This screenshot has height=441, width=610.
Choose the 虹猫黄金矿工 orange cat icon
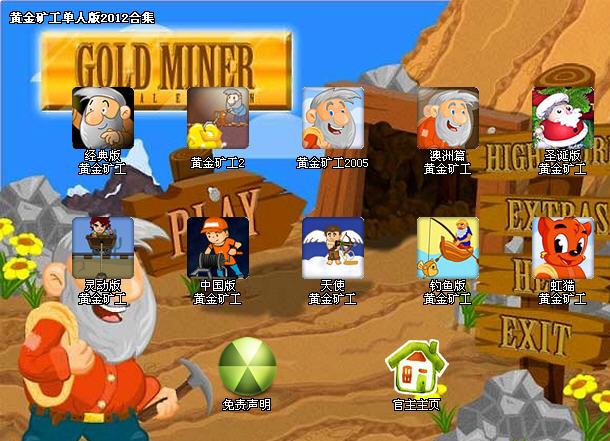tap(563, 248)
